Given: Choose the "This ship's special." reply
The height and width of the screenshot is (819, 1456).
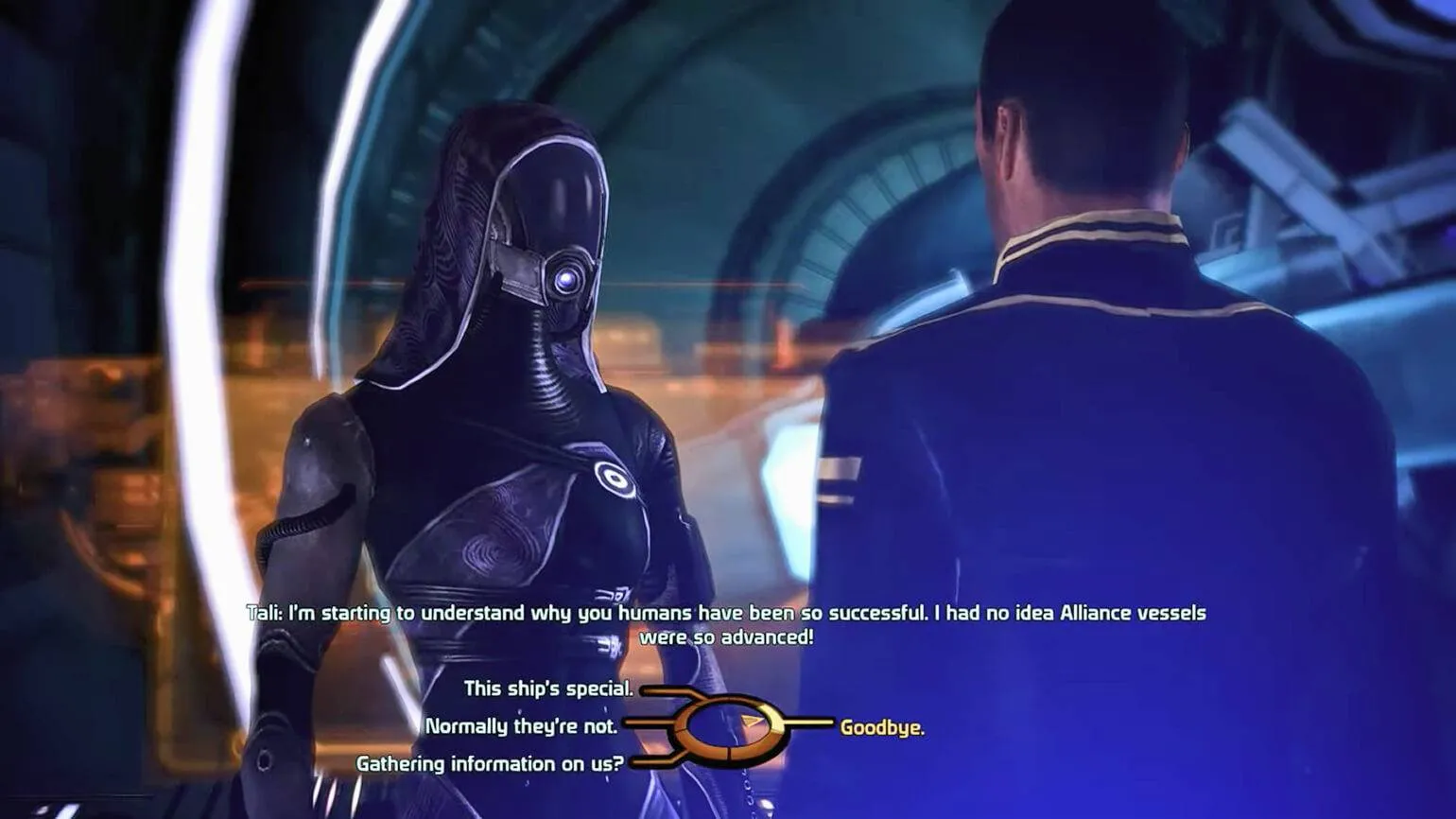Looking at the screenshot, I should (547, 688).
